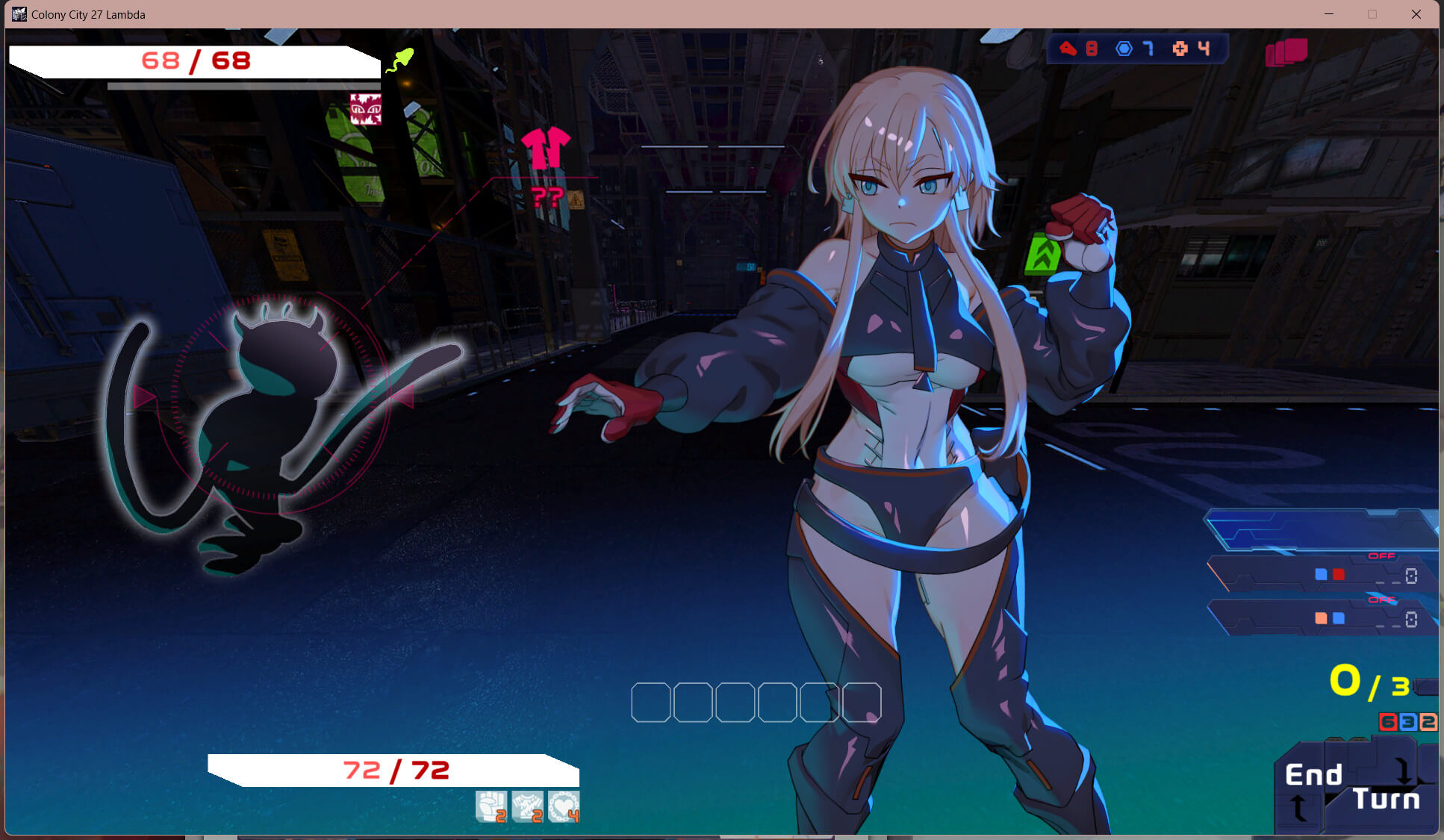
Task: Close the Colony City 27 Lambda window
Action: [x=1416, y=14]
